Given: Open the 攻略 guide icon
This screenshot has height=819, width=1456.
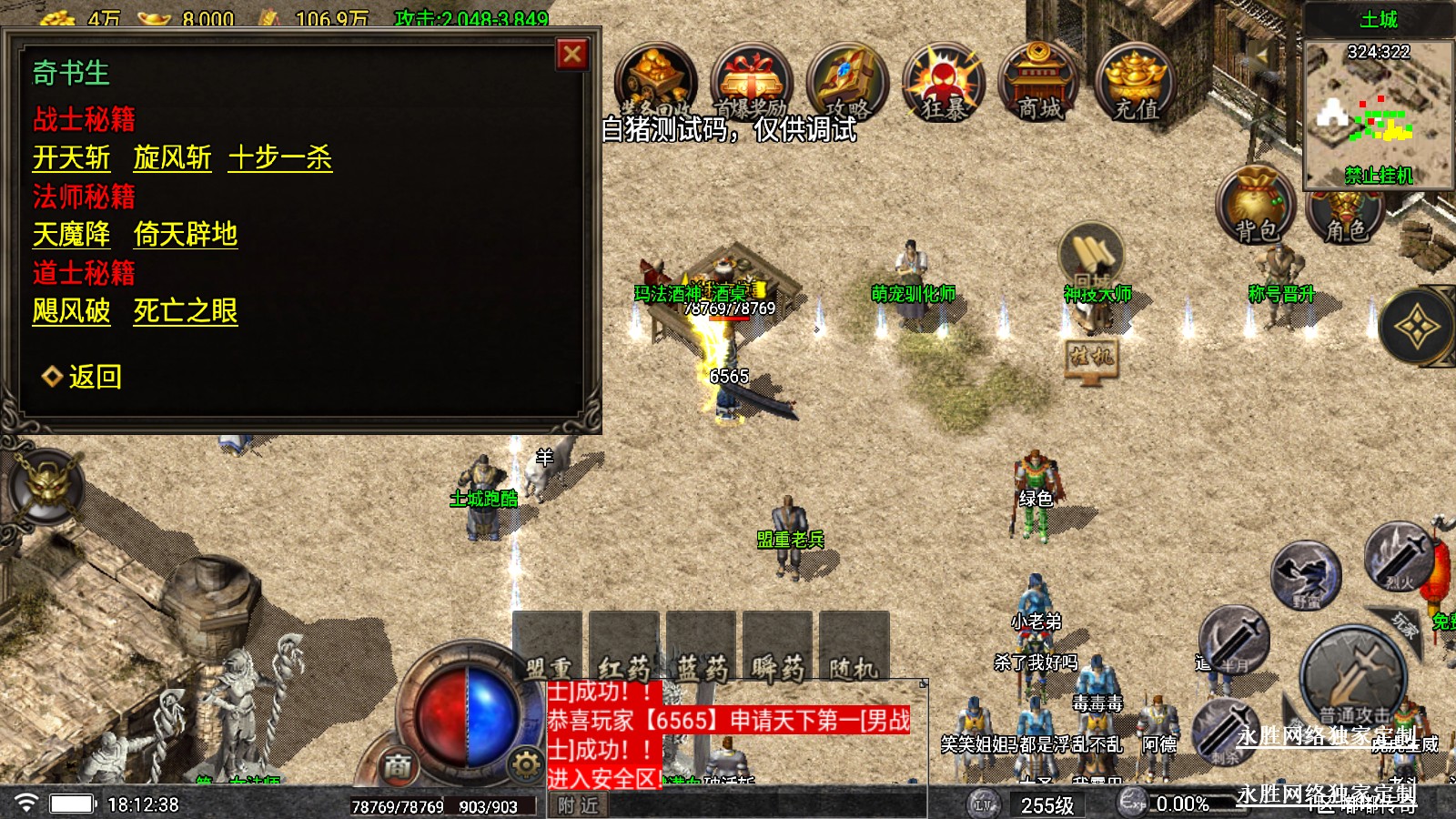Looking at the screenshot, I should click(846, 84).
